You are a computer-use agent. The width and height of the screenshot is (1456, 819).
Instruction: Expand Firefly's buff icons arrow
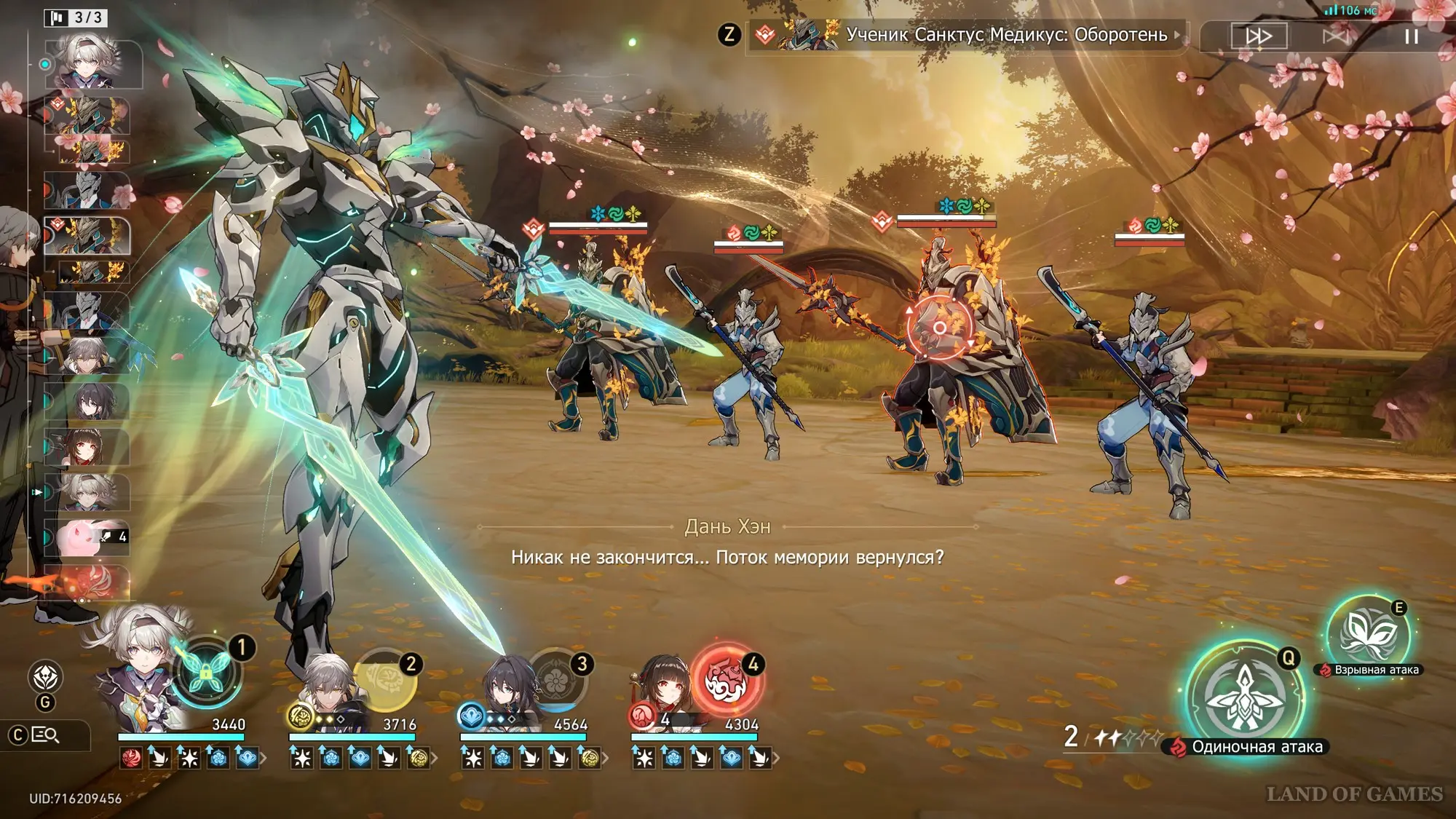coord(263,759)
